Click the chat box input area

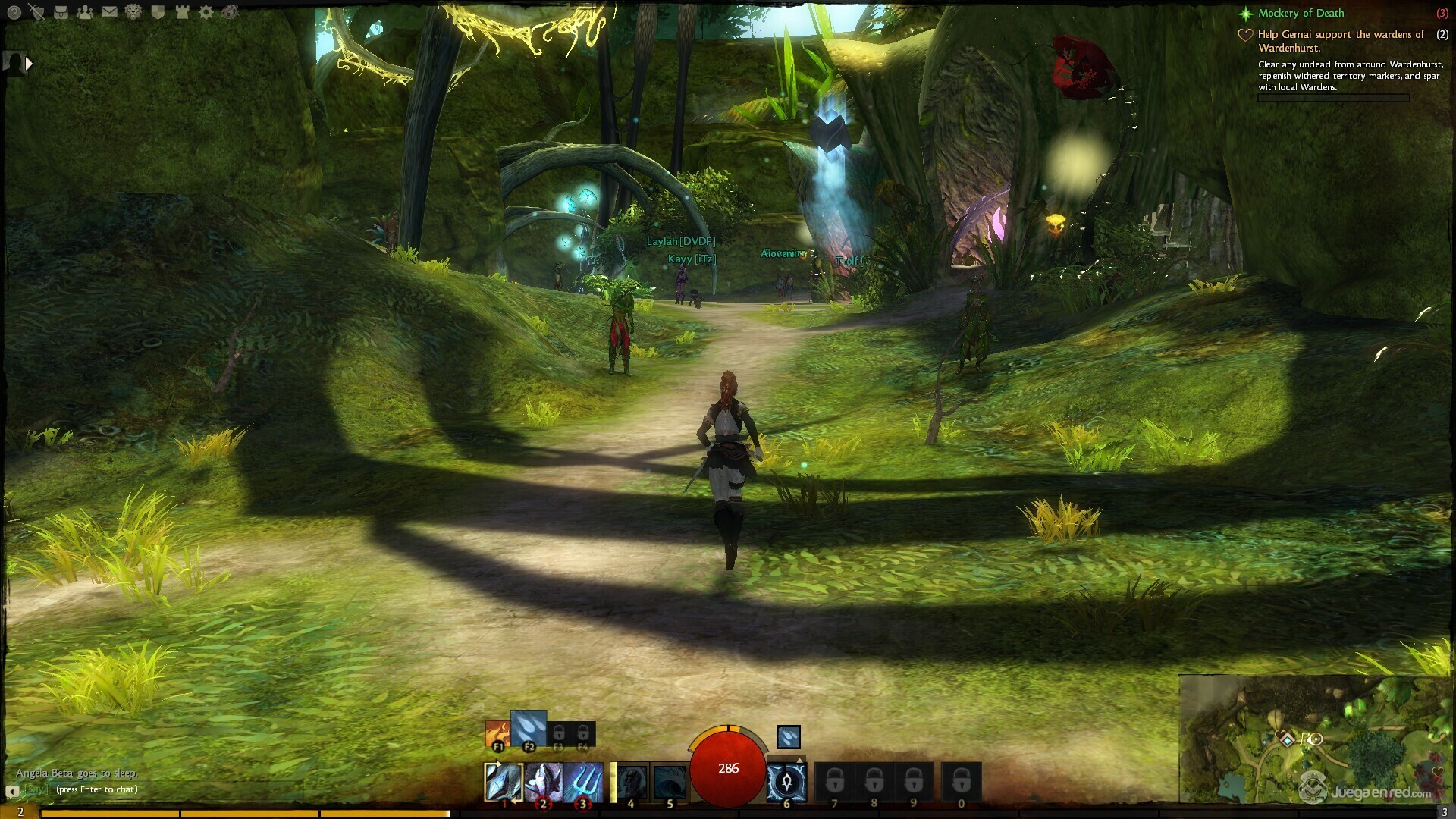click(x=152, y=789)
